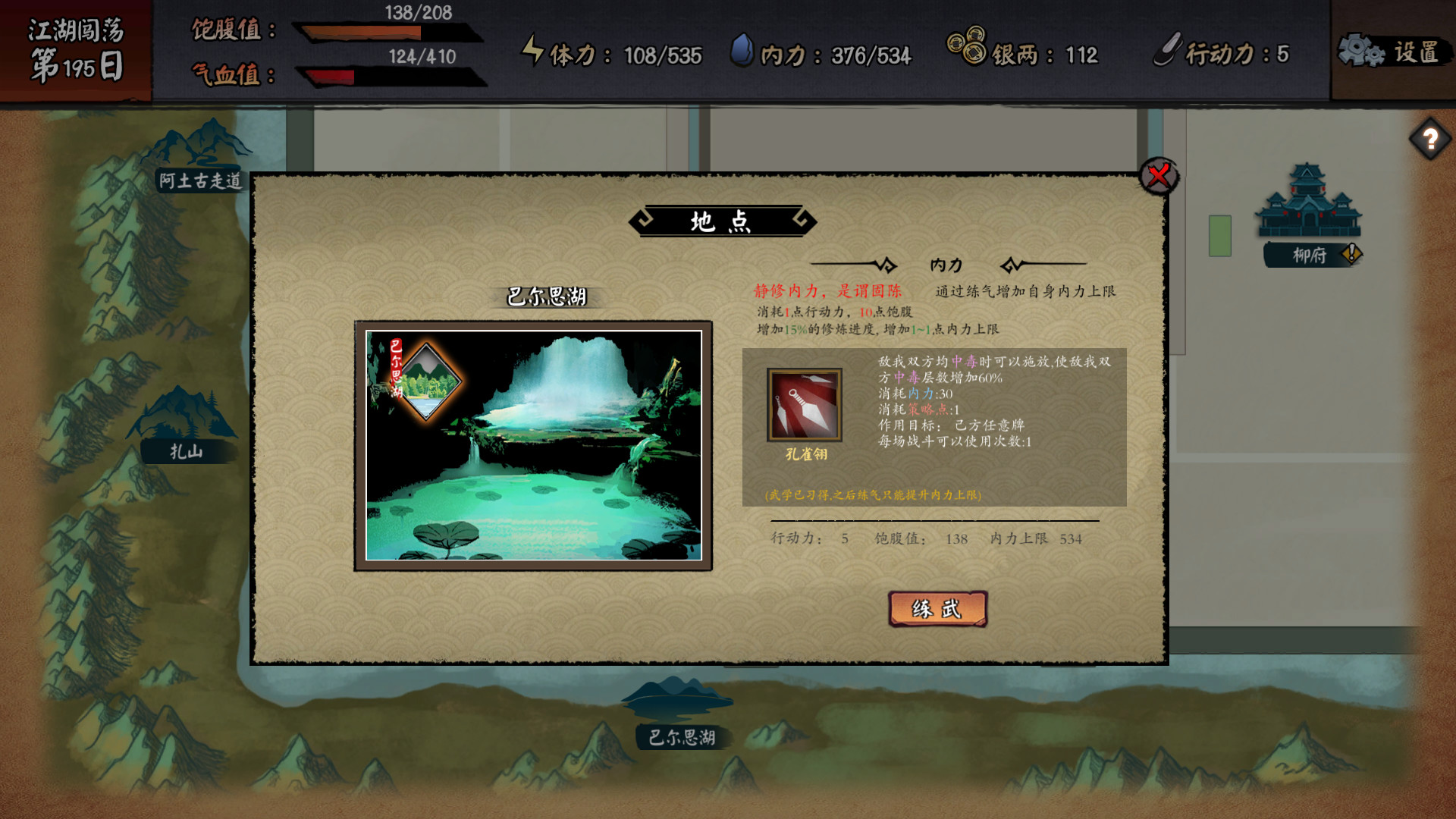This screenshot has height=819, width=1456.
Task: Open the question mark help icon
Action: tap(1429, 138)
